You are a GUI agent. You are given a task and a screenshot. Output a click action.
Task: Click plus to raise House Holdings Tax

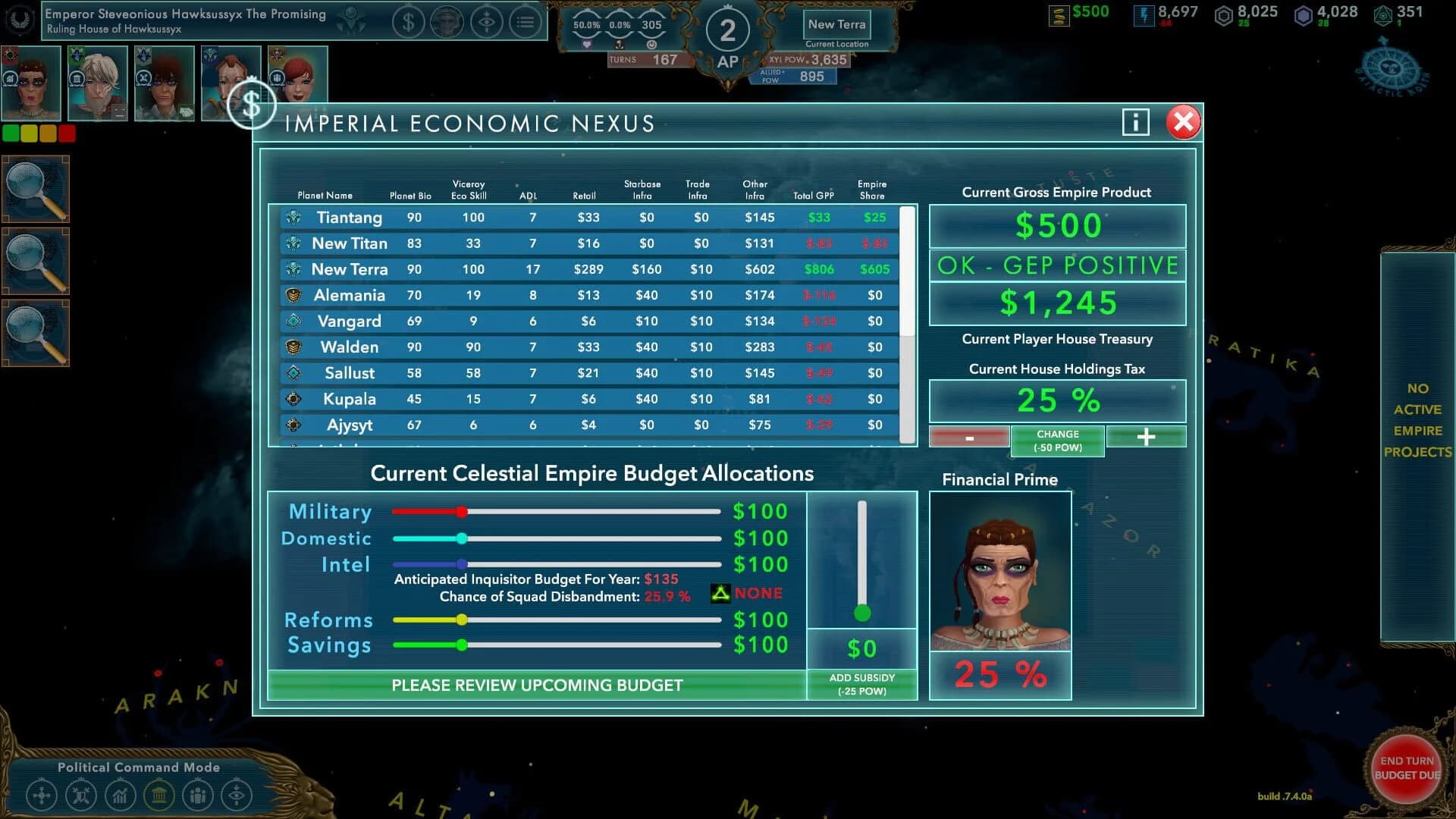[1146, 437]
